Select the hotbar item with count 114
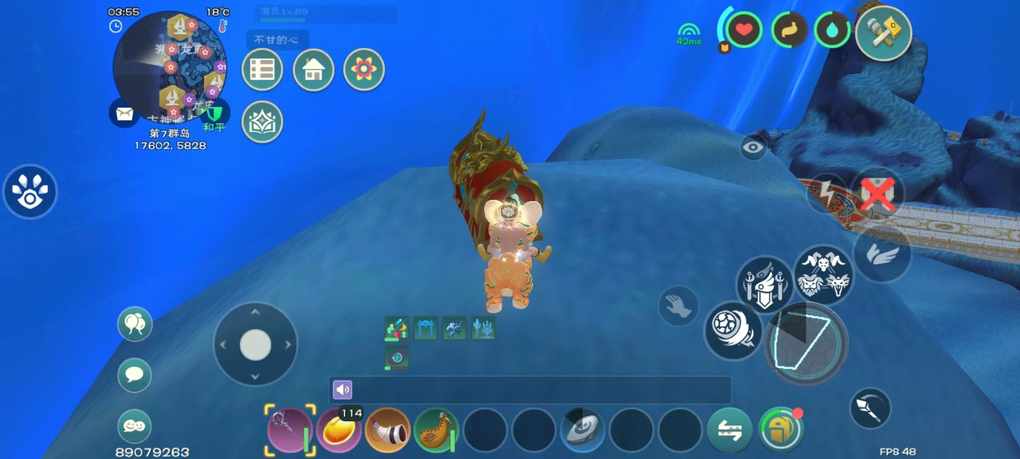 click(339, 430)
